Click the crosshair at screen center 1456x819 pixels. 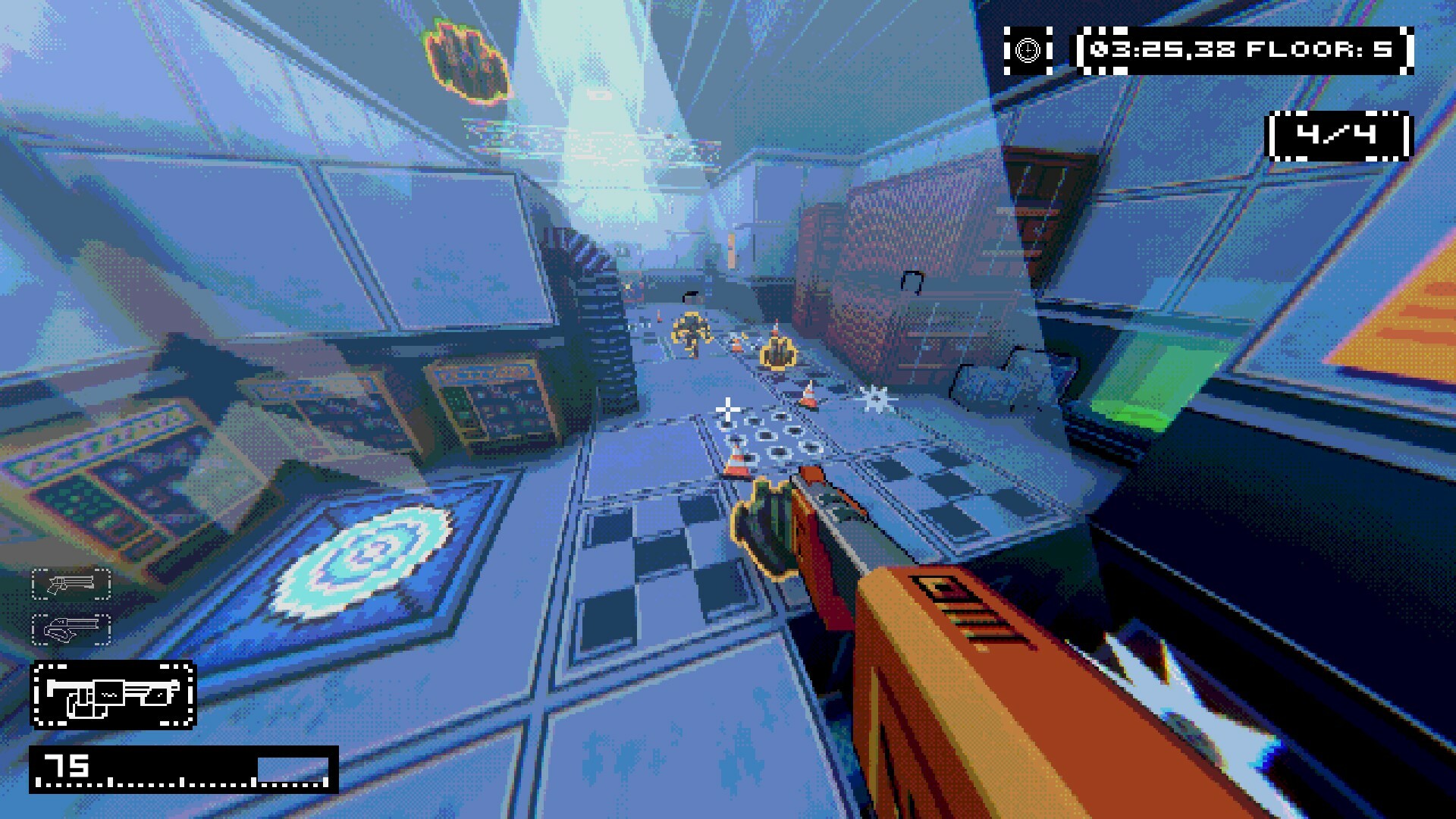pos(728,409)
